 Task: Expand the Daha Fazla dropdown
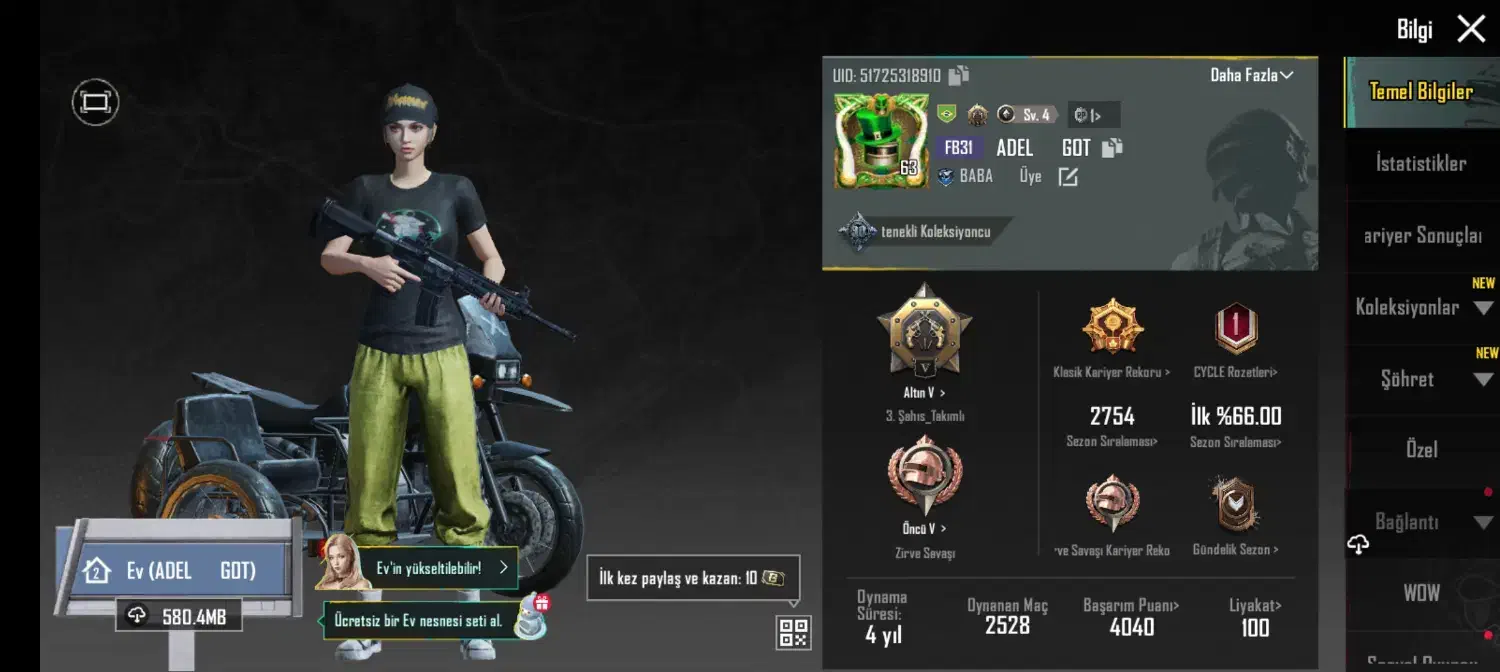pyautogui.click(x=1252, y=75)
